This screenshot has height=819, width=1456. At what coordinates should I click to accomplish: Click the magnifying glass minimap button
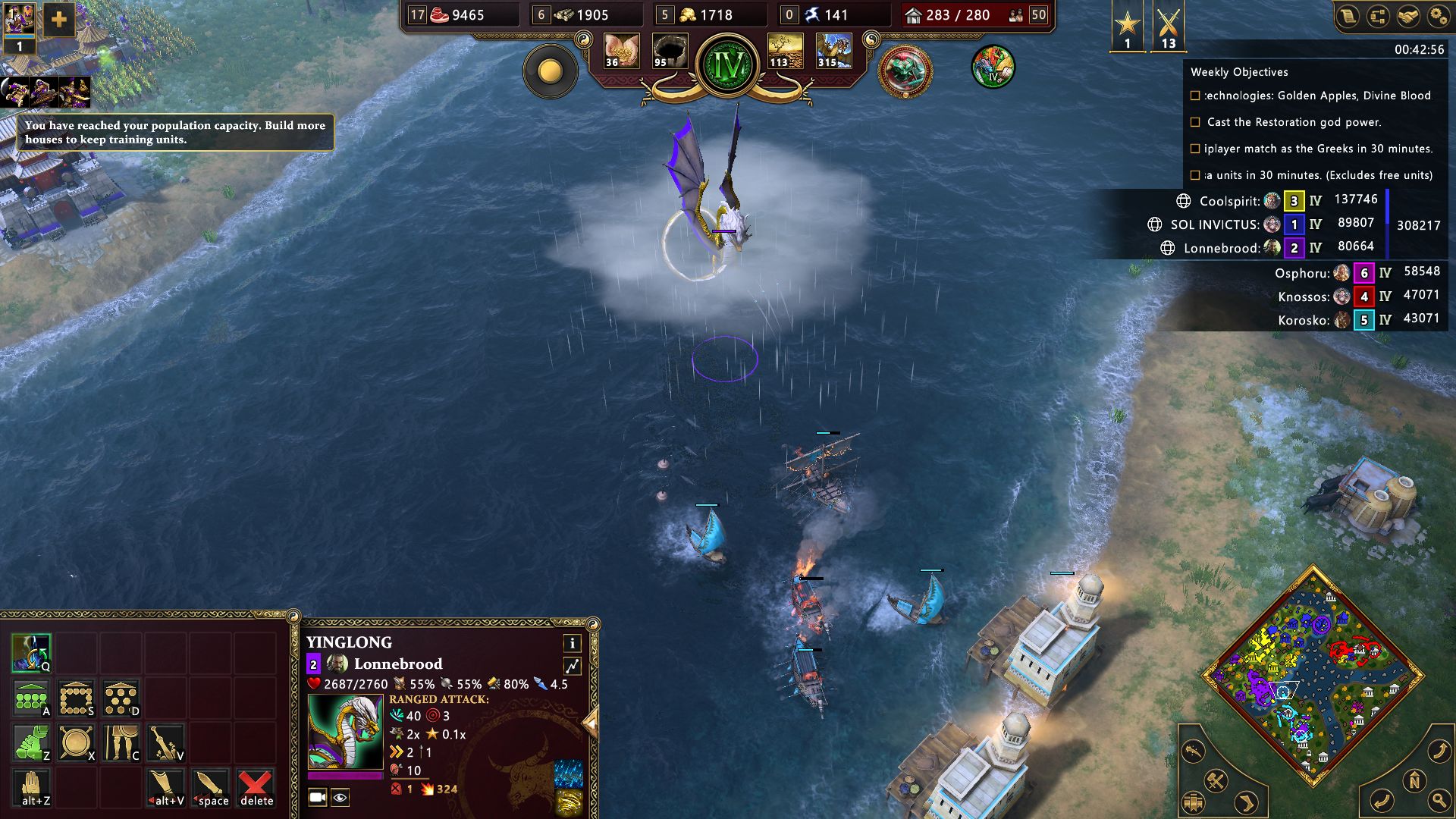pyautogui.click(x=1439, y=799)
